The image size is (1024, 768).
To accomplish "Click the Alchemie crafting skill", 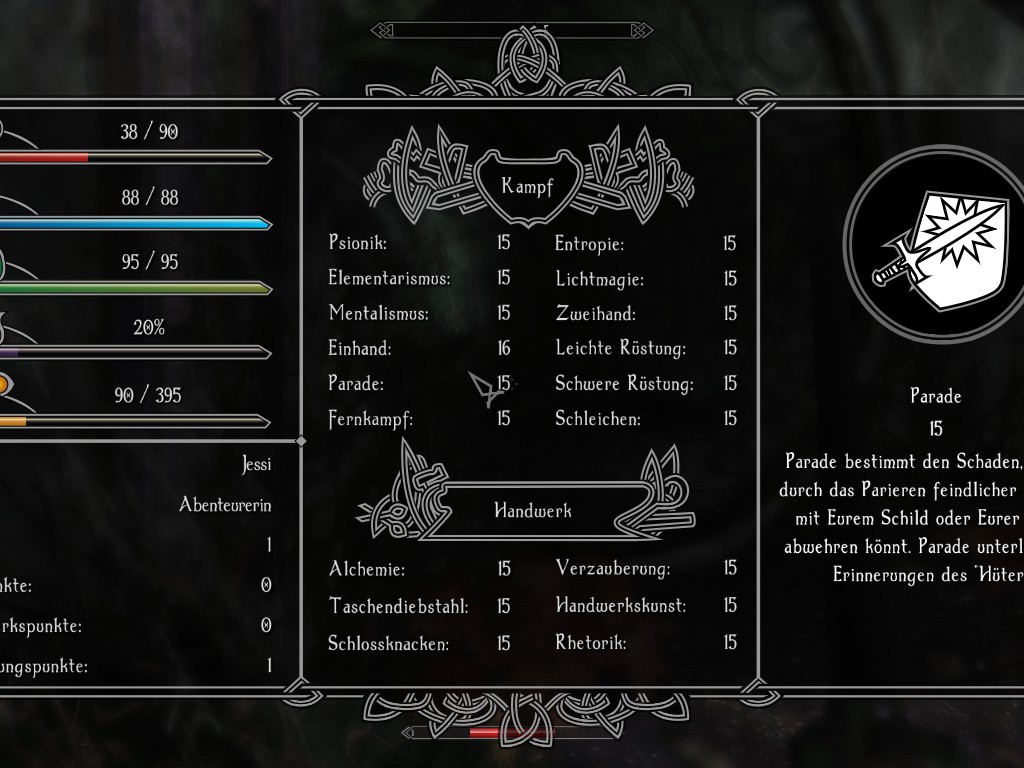I will point(366,569).
